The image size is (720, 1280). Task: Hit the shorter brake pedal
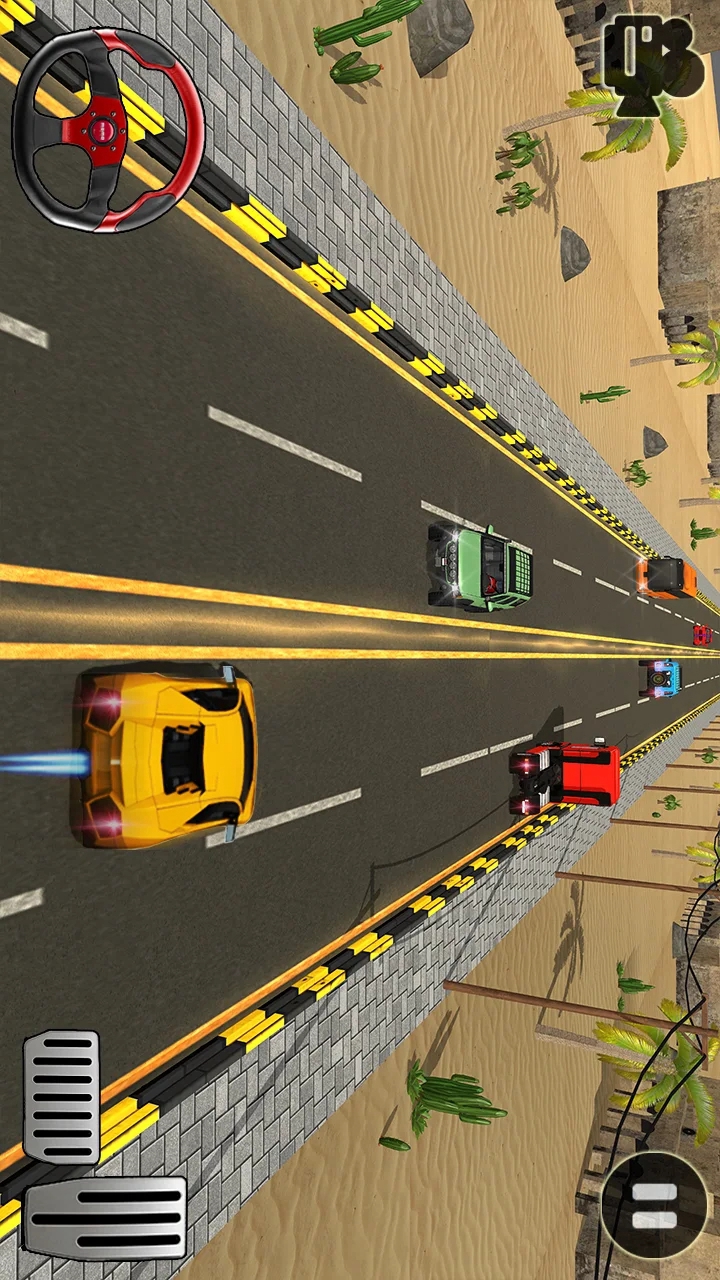click(62, 1097)
